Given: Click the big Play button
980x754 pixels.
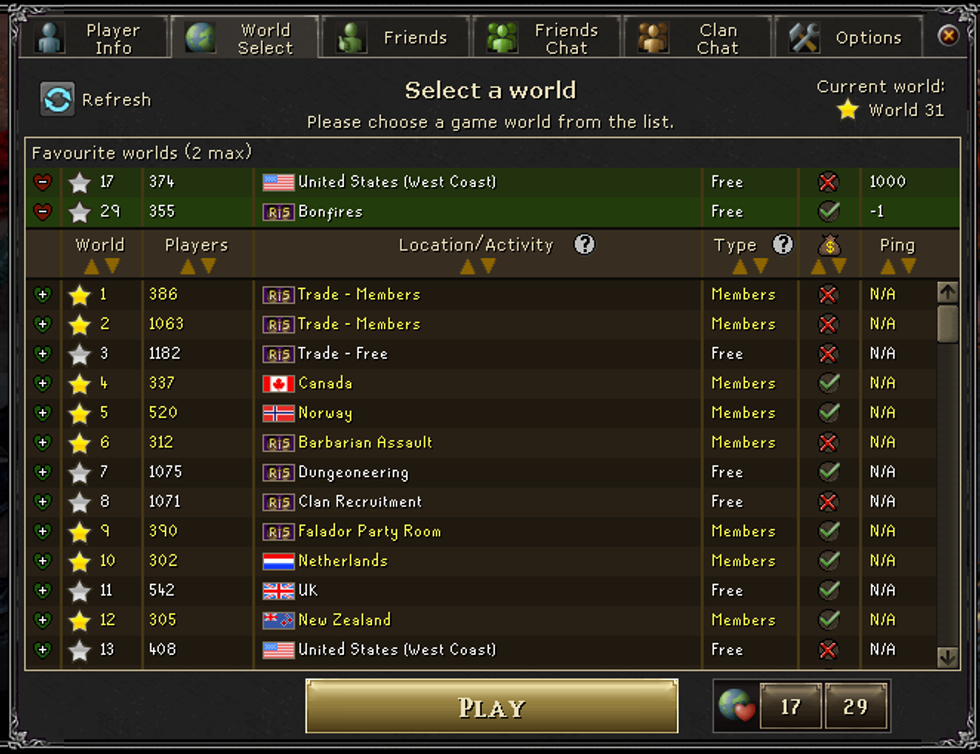Looking at the screenshot, I should coord(491,707).
